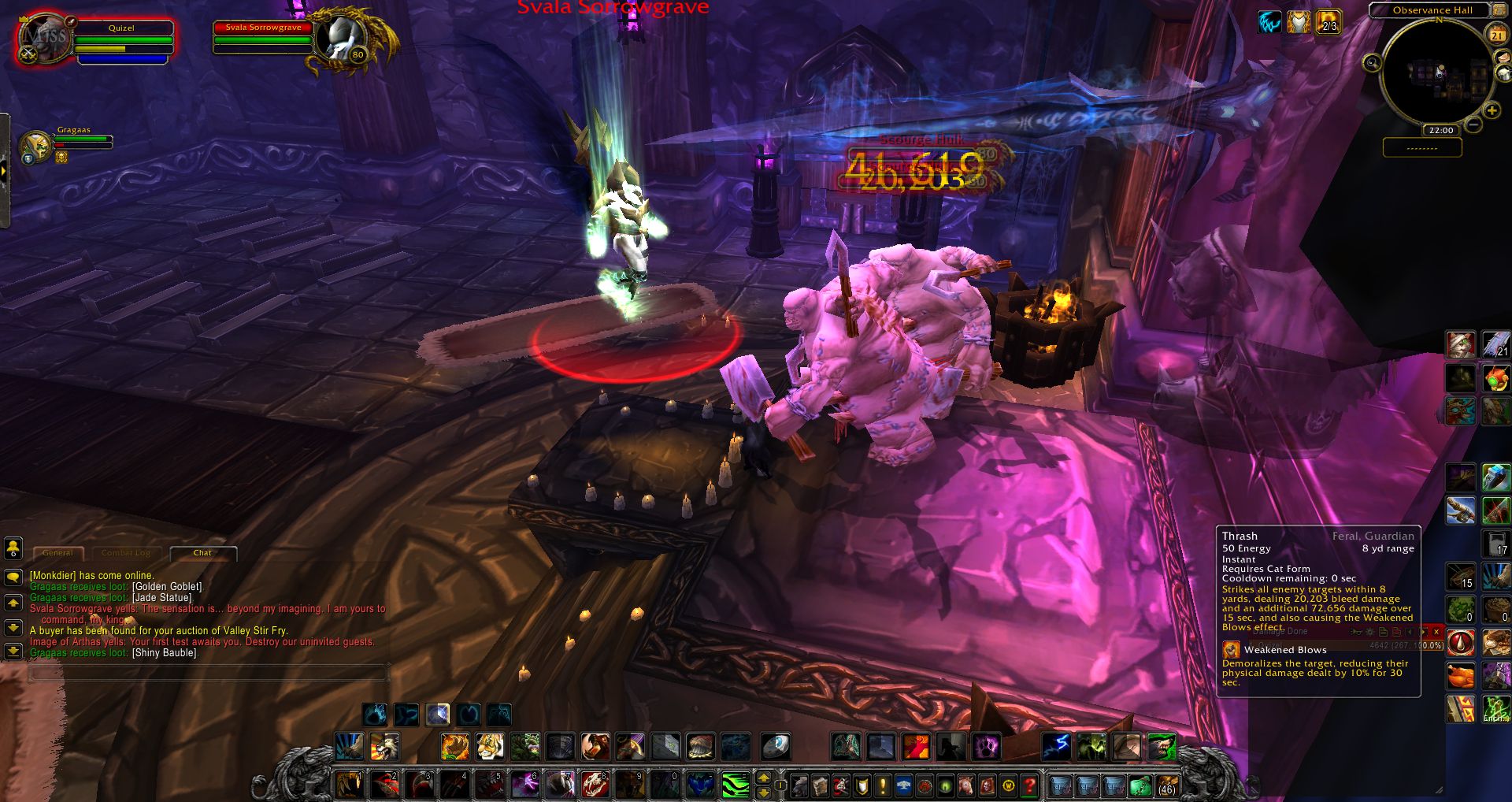Open the Combat Log tab
The image size is (1512, 802).
125,553
